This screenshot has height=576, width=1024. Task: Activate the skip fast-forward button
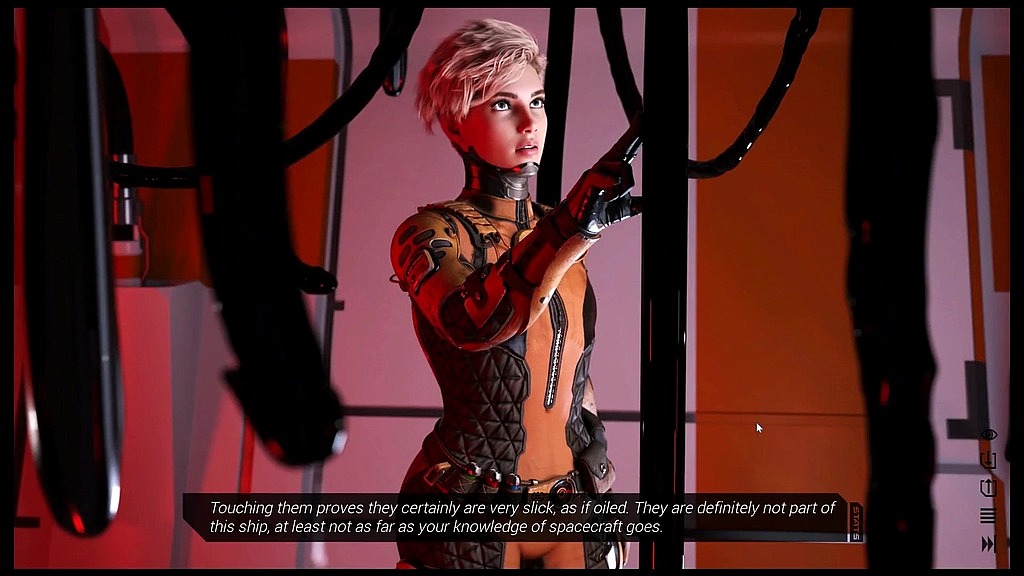point(988,544)
